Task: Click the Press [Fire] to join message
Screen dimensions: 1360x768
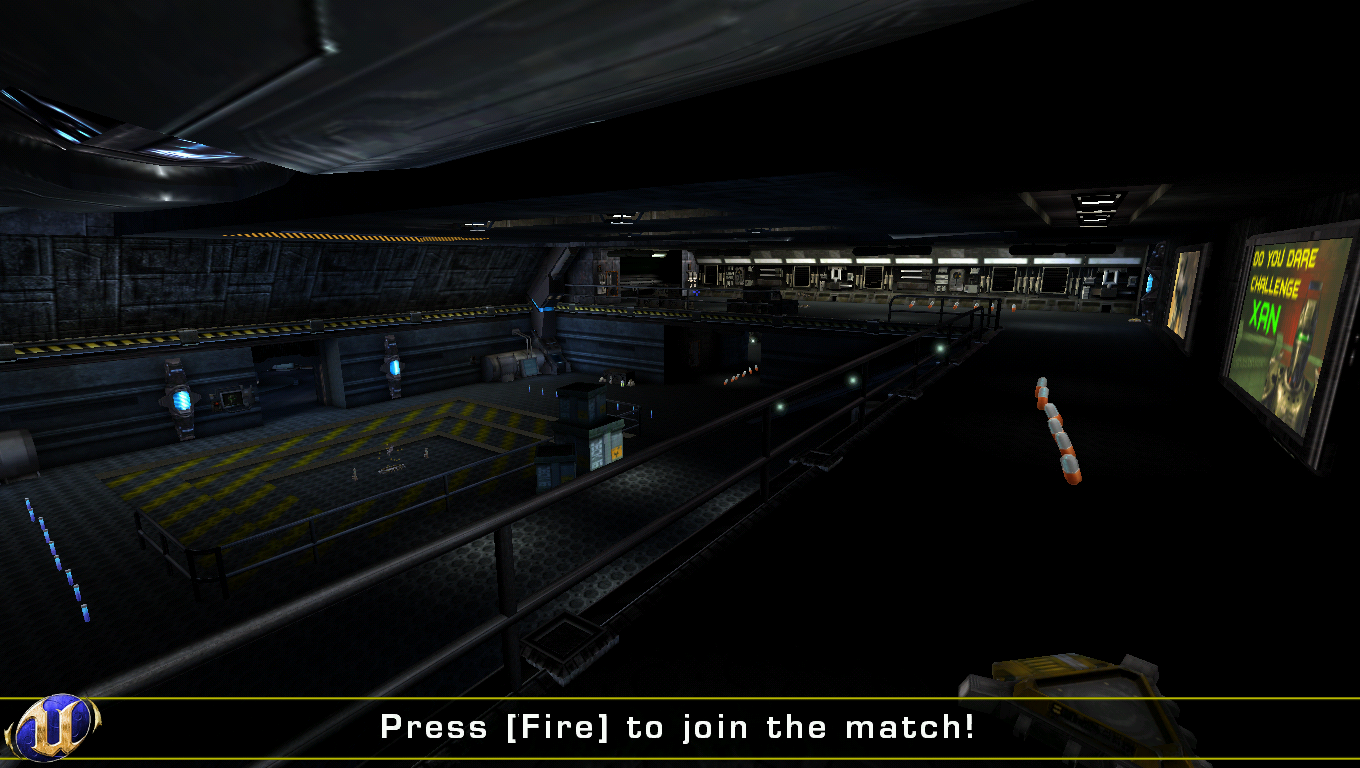Action: (x=680, y=727)
